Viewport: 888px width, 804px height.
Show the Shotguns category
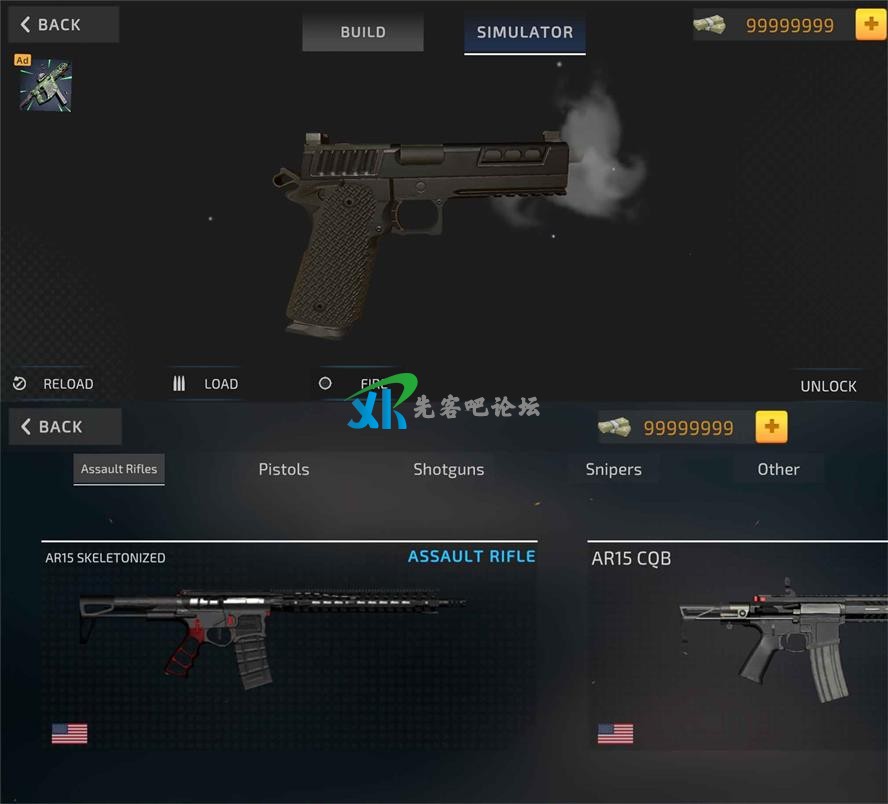tap(449, 469)
